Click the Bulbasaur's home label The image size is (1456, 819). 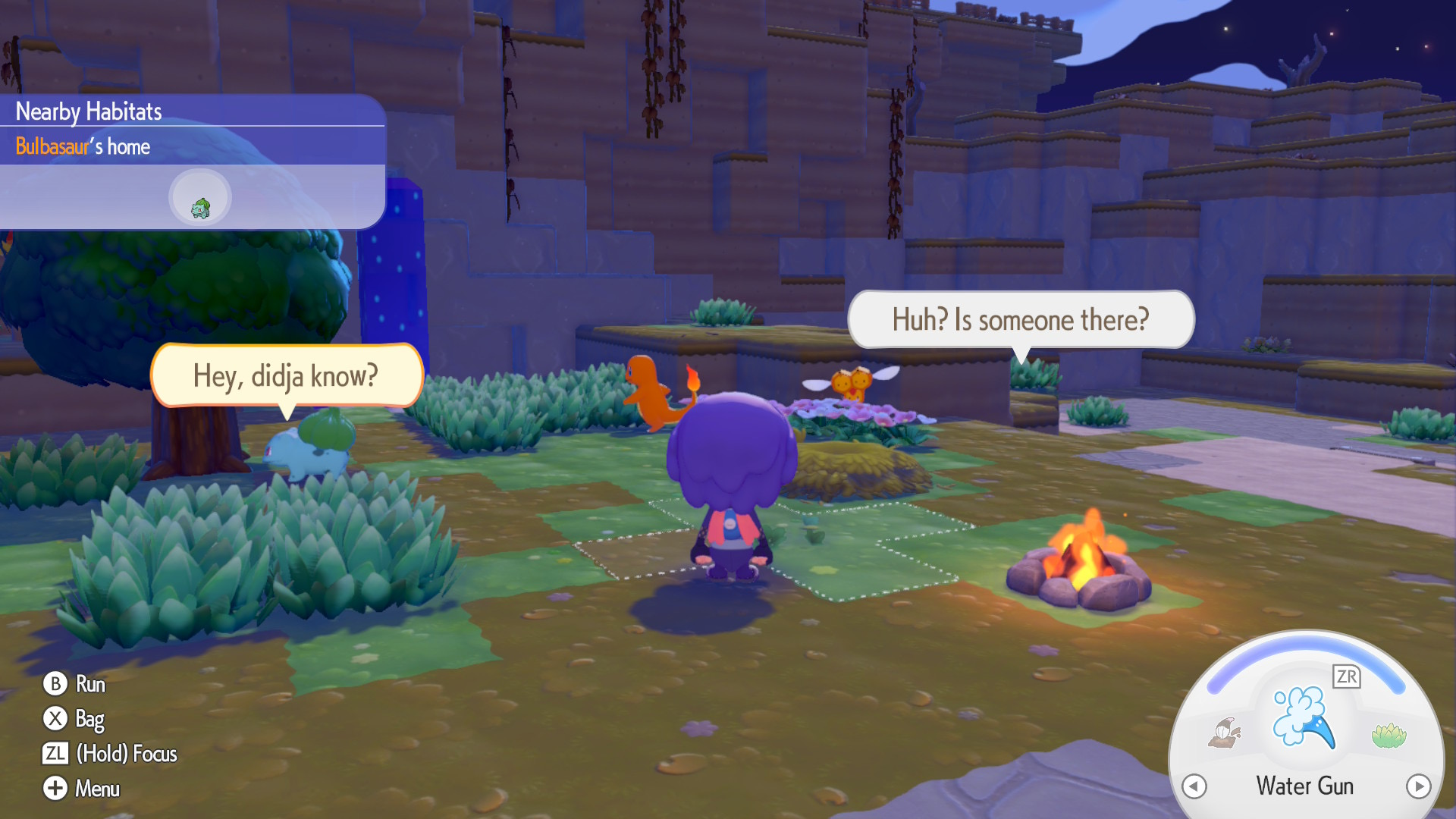click(82, 146)
